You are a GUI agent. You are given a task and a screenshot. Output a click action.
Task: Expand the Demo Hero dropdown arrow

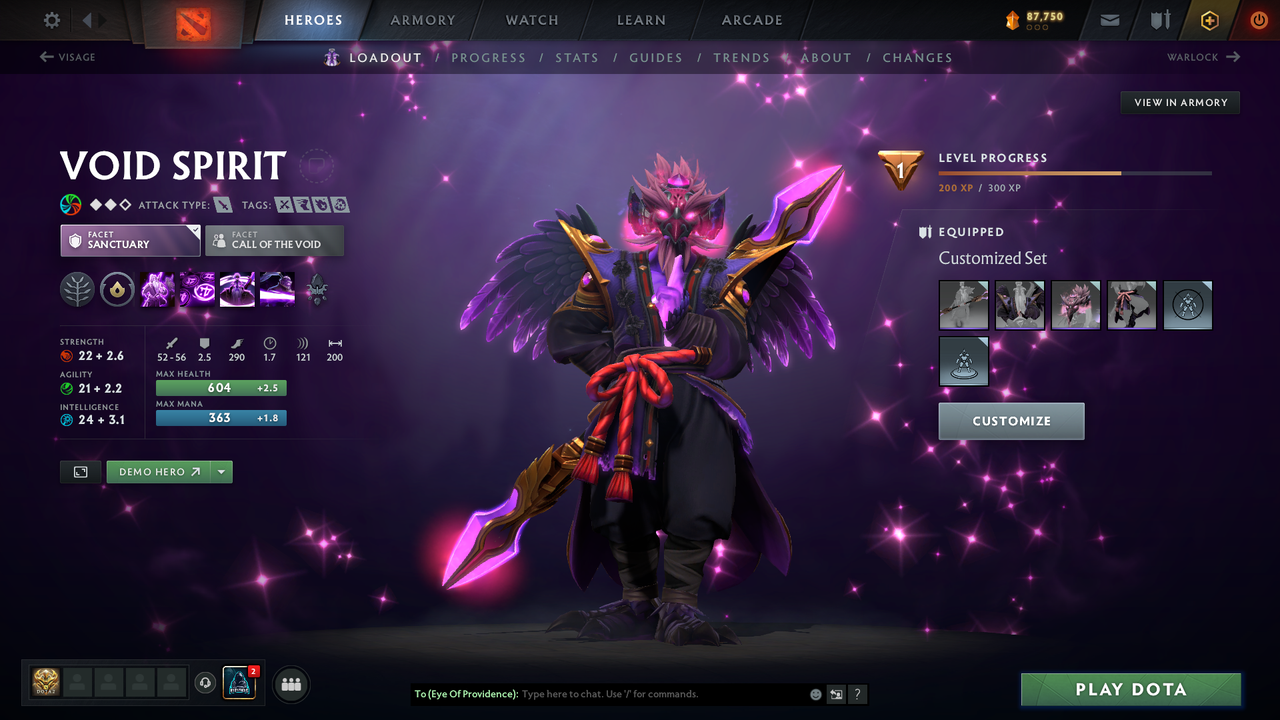coord(221,471)
